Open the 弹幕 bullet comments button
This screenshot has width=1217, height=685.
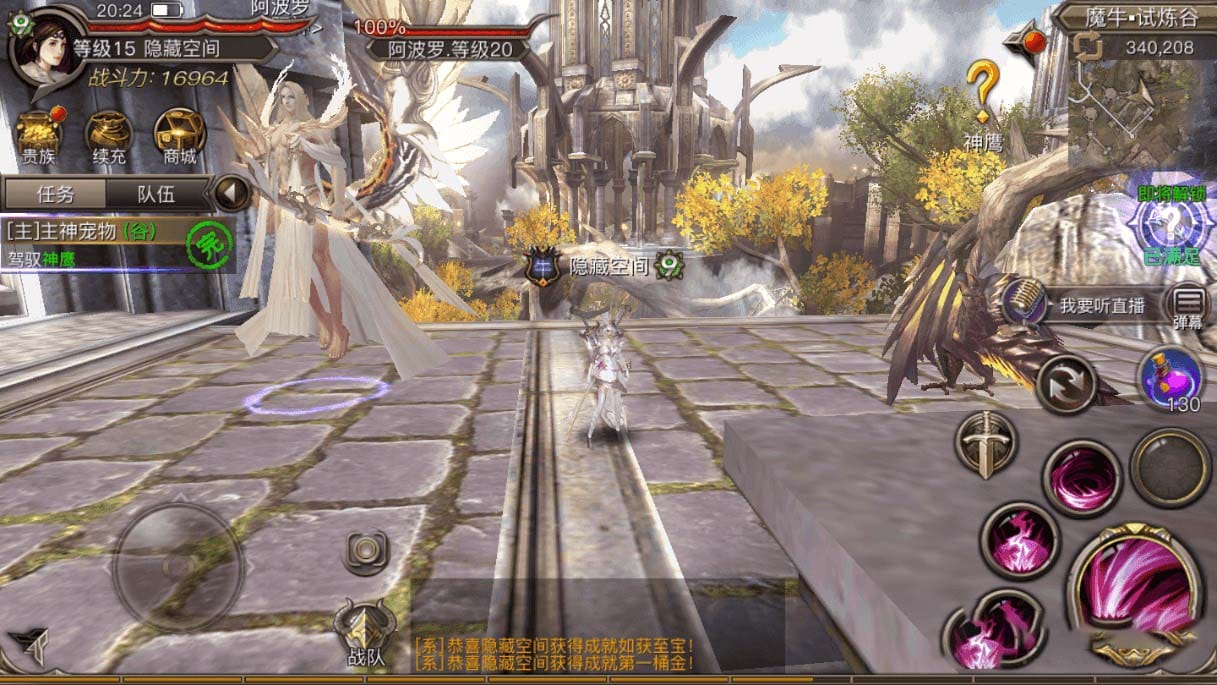1188,305
